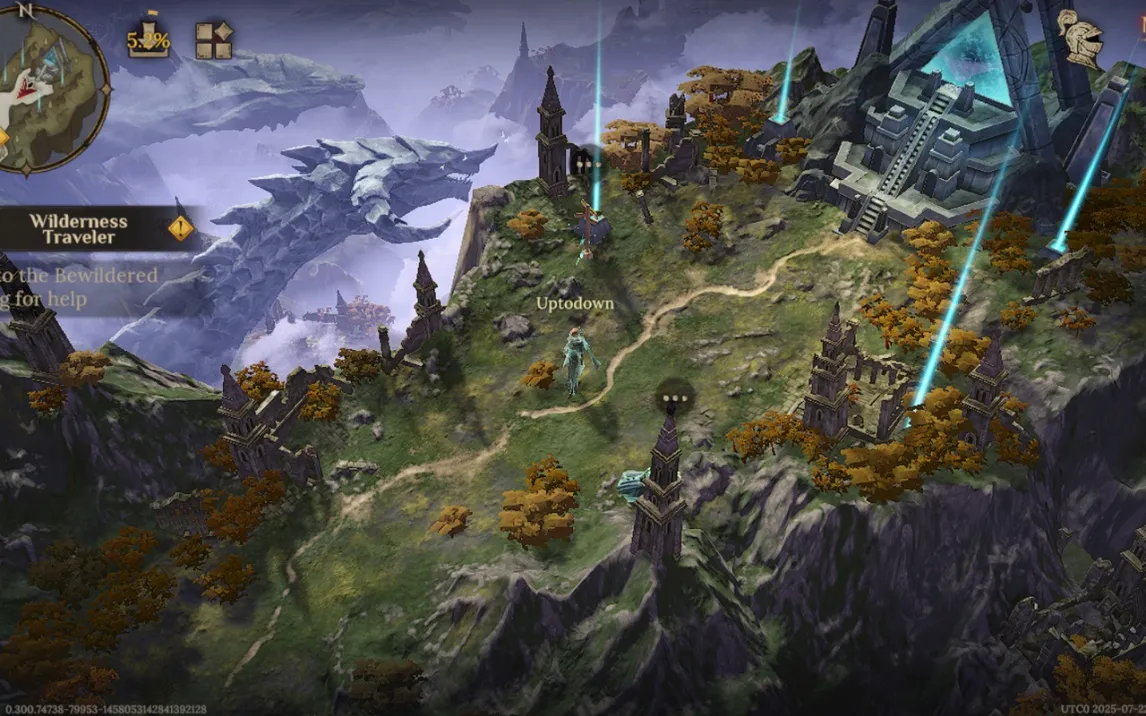The image size is (1146, 716).
Task: Open the circular minimap
Action: (x=50, y=88)
